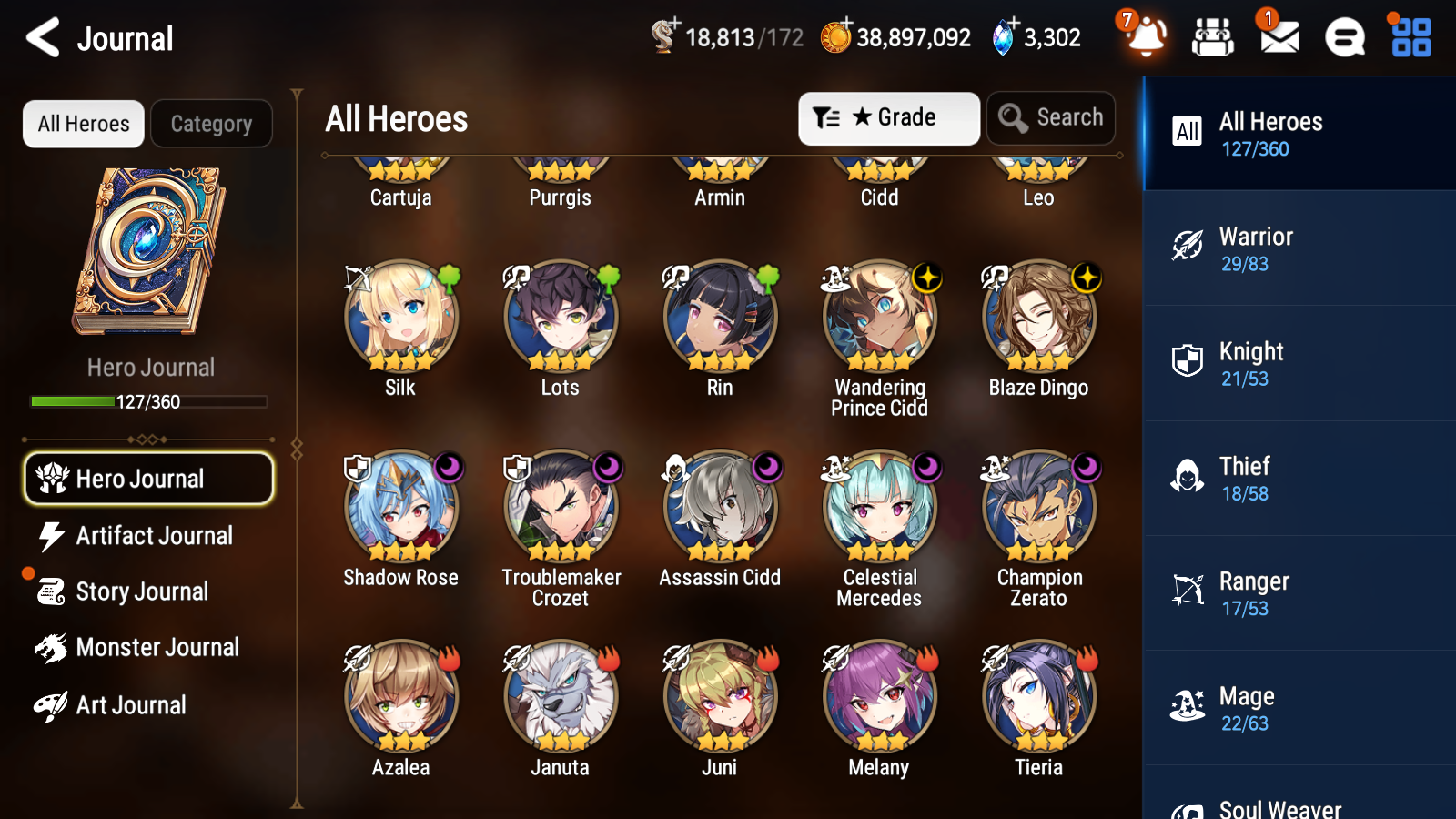The width and height of the screenshot is (1456, 819).
Task: Open the mail inbox icon
Action: click(1278, 38)
